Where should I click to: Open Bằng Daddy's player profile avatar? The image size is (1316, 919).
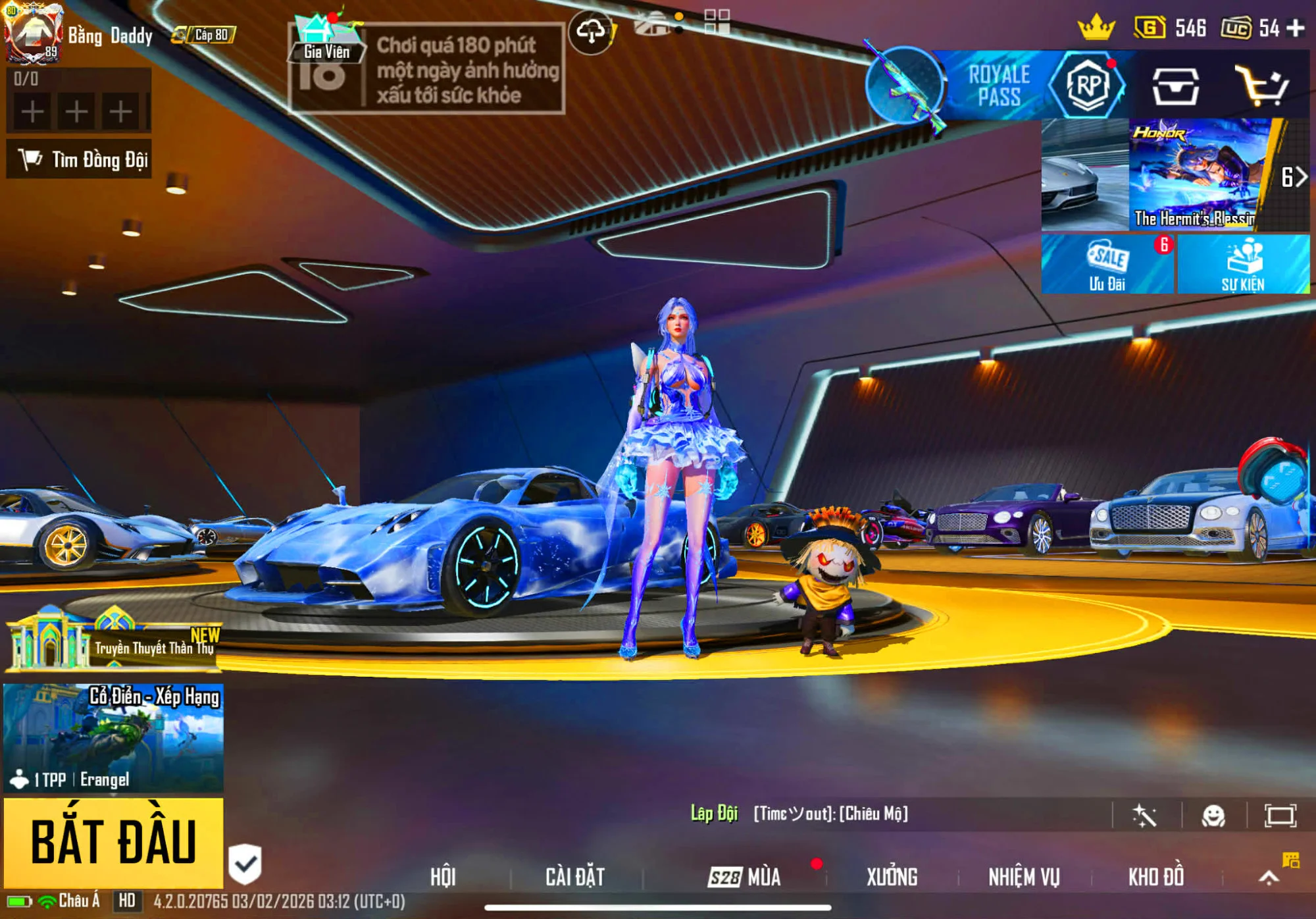(33, 33)
